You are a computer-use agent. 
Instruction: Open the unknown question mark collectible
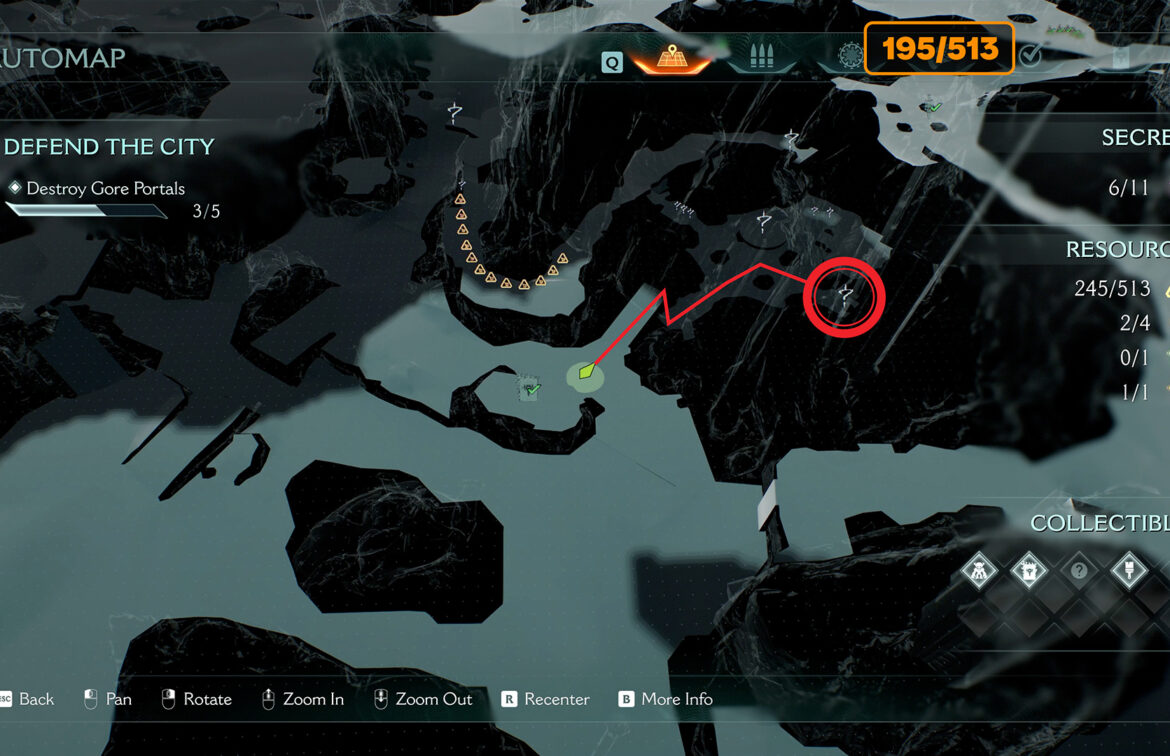click(x=1079, y=572)
